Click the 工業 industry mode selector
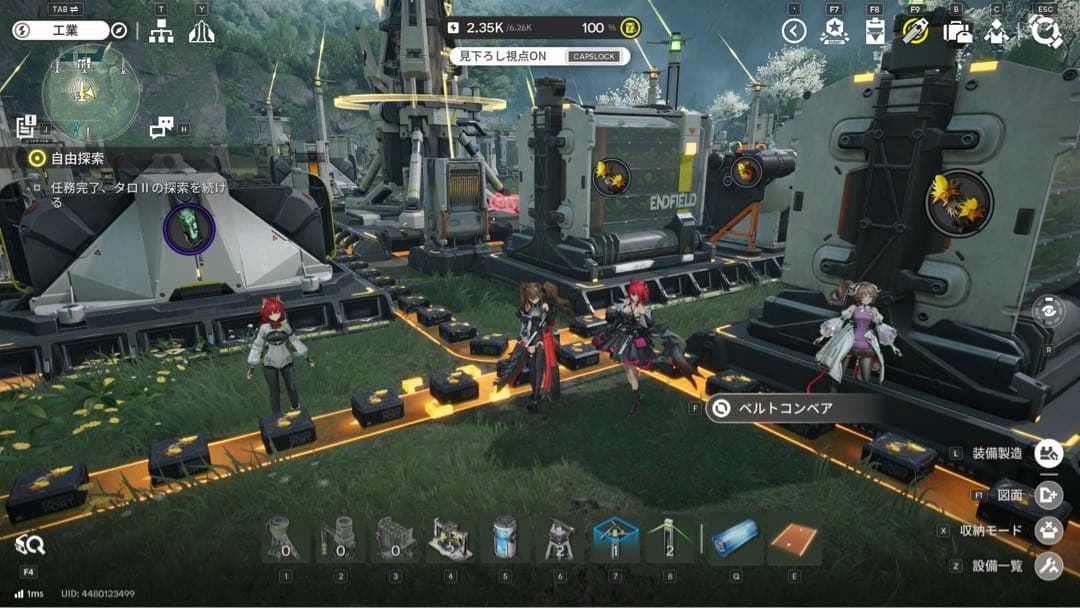1080x608 pixels. click(x=60, y=31)
